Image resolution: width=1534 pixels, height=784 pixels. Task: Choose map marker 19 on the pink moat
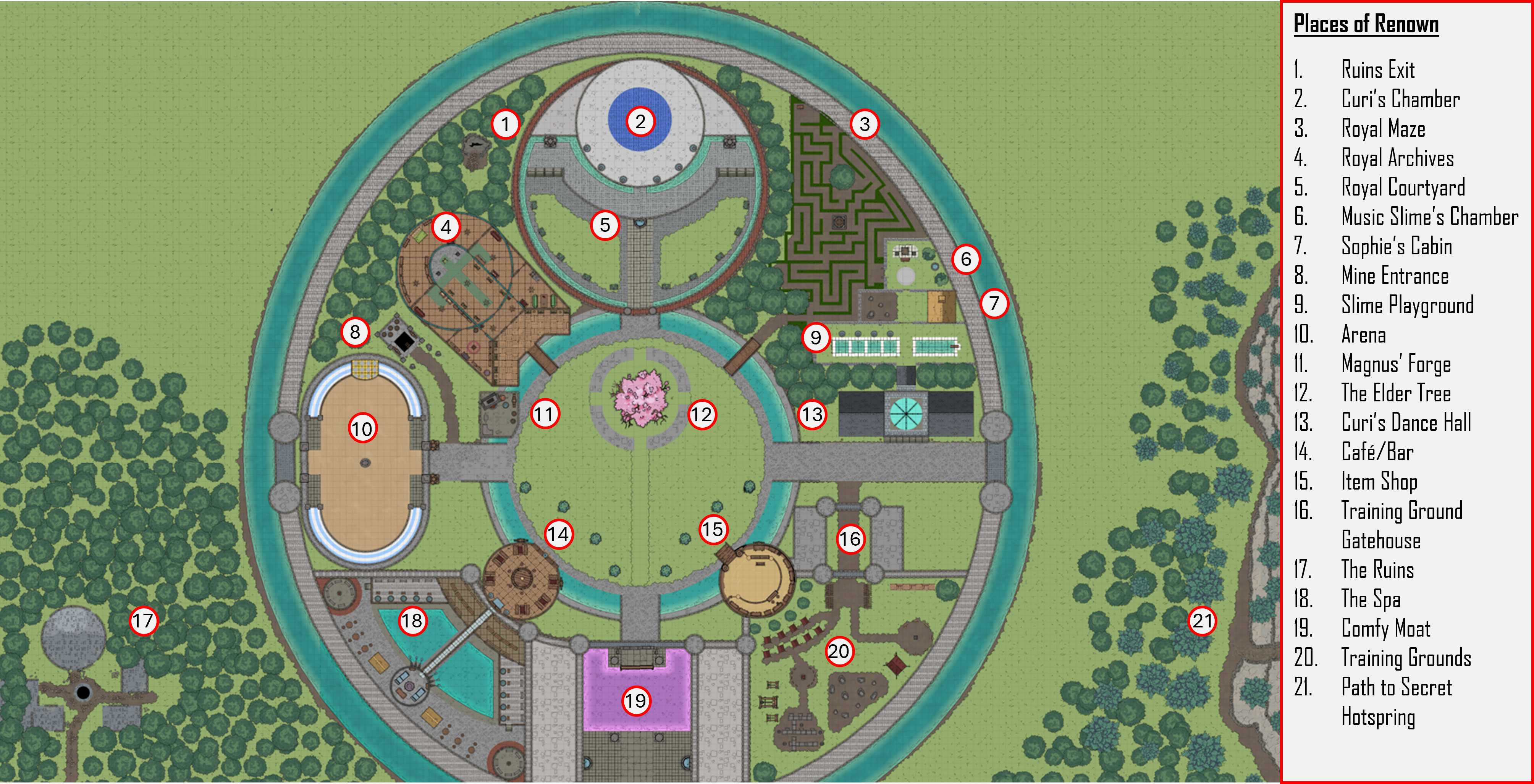pyautogui.click(x=635, y=701)
